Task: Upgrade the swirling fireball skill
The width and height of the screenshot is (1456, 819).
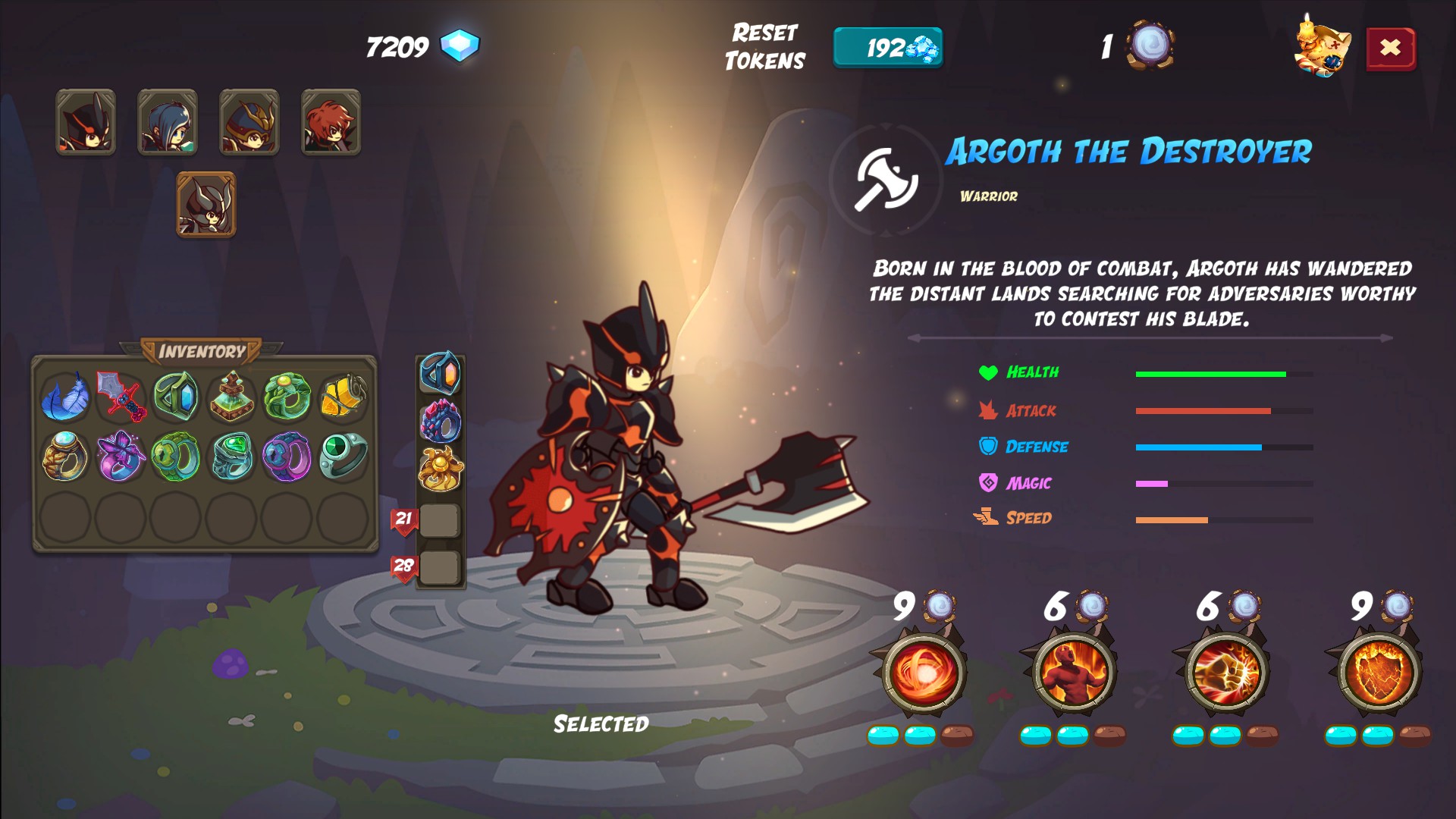Action: [923, 673]
